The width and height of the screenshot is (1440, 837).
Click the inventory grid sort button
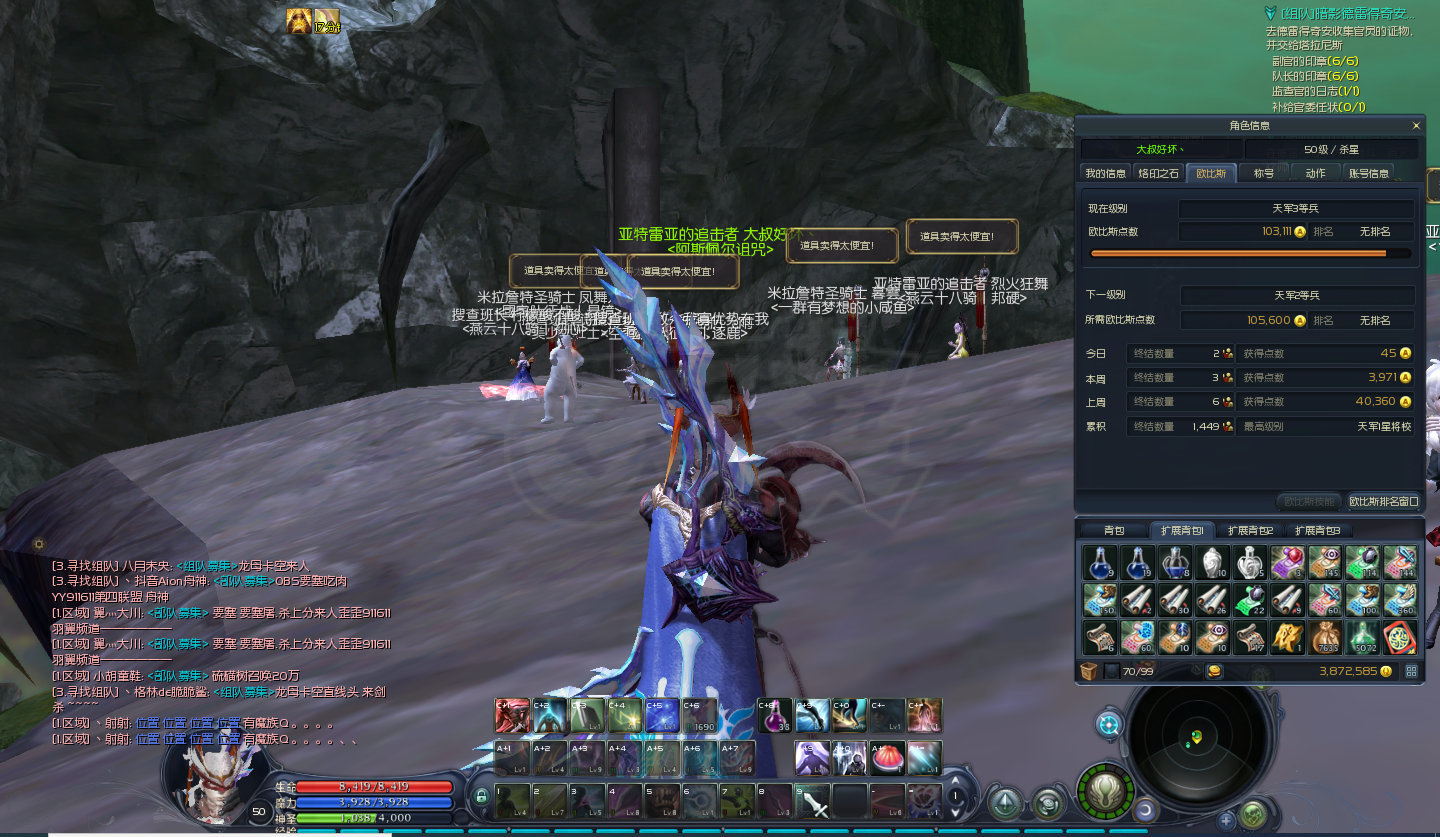click(x=1411, y=671)
